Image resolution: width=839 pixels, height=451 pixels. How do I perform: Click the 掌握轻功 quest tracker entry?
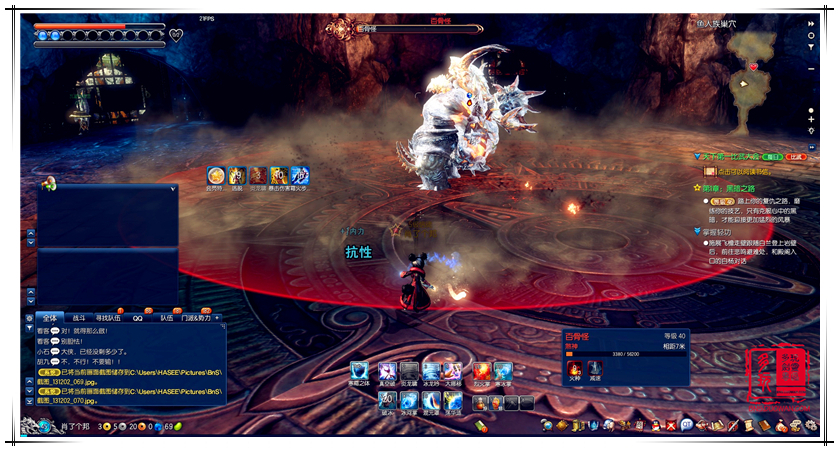point(725,231)
